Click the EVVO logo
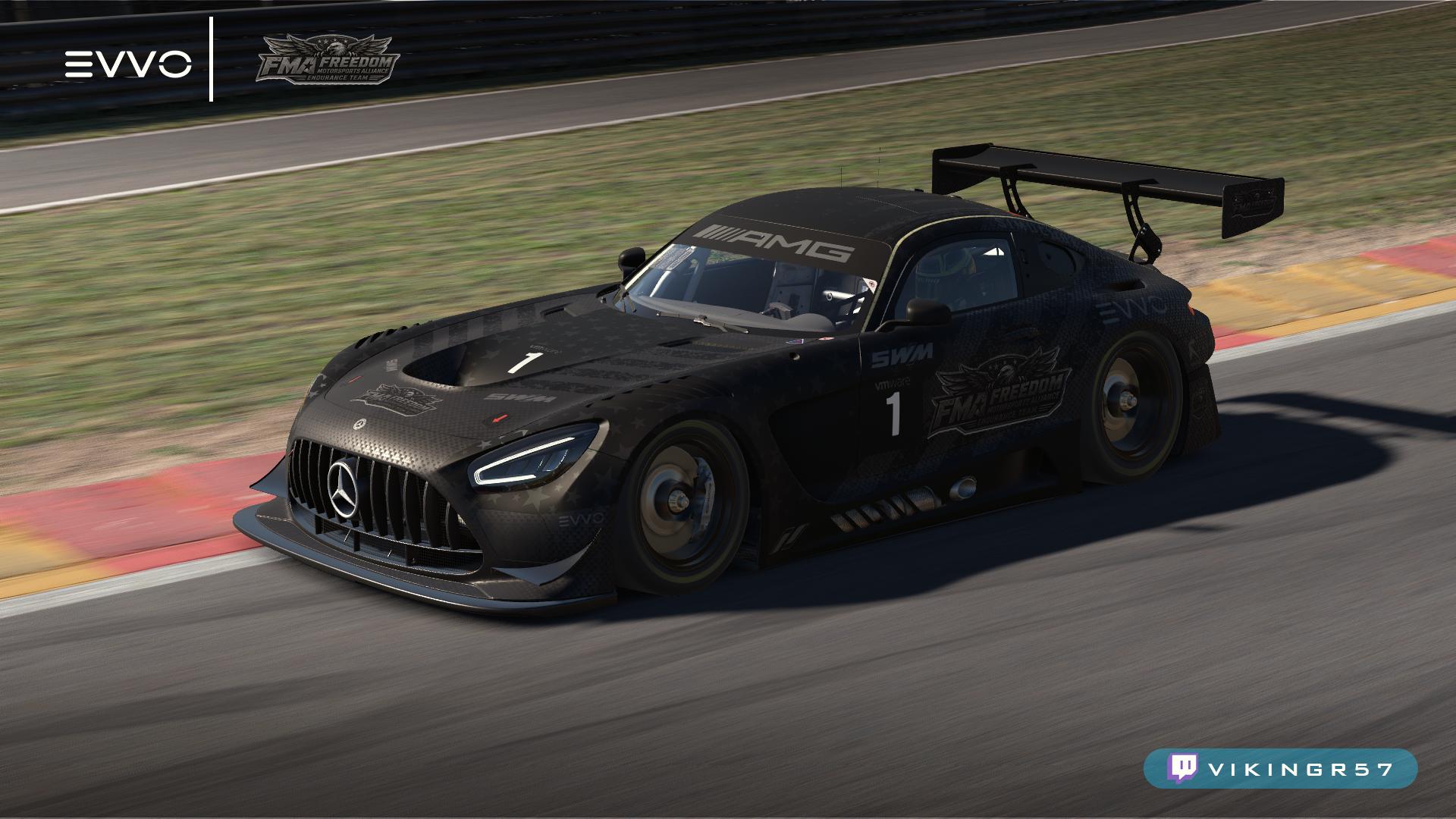The width and height of the screenshot is (1456, 819). [127, 64]
